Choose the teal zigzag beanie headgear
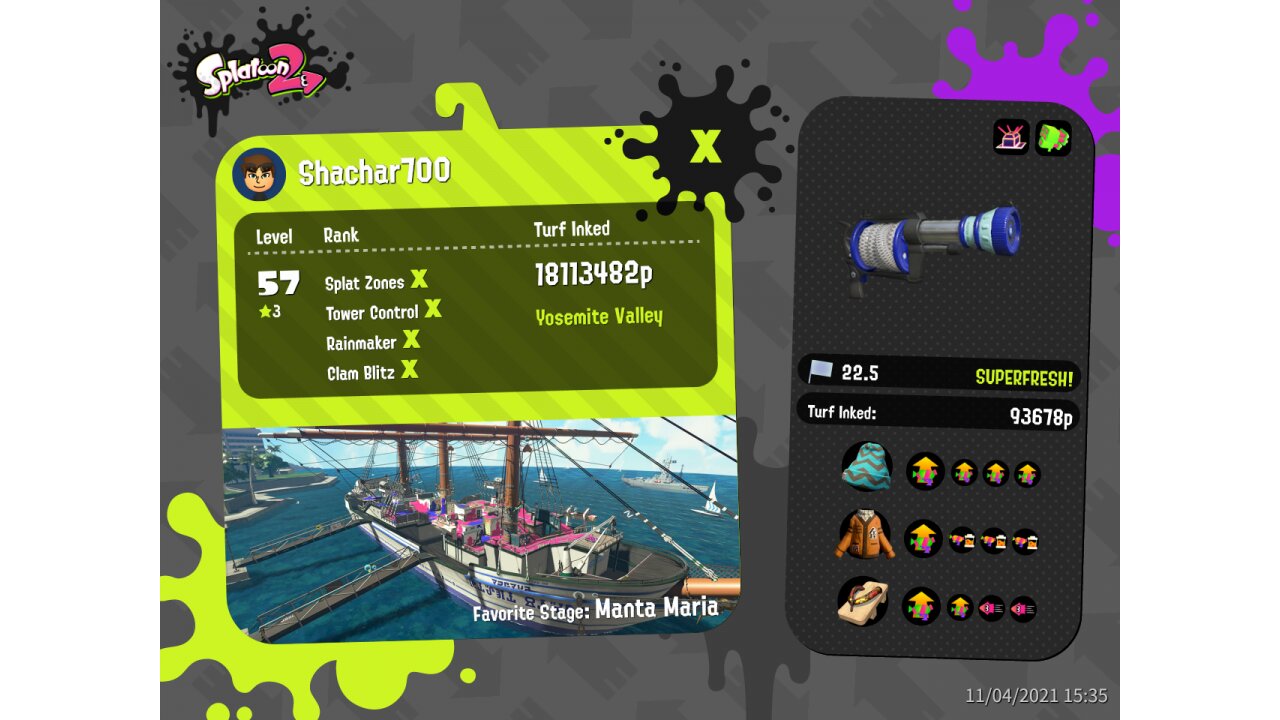Viewport: 1280px width, 720px height. [x=867, y=466]
